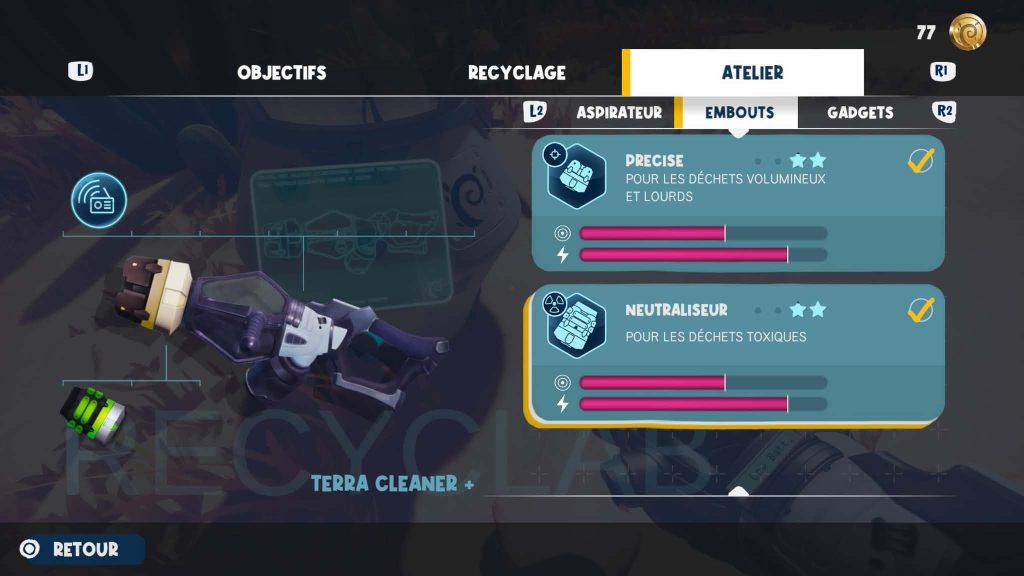The width and height of the screenshot is (1024, 576).
Task: Choose the Neutraliseur nozzle card
Action: click(x=738, y=355)
